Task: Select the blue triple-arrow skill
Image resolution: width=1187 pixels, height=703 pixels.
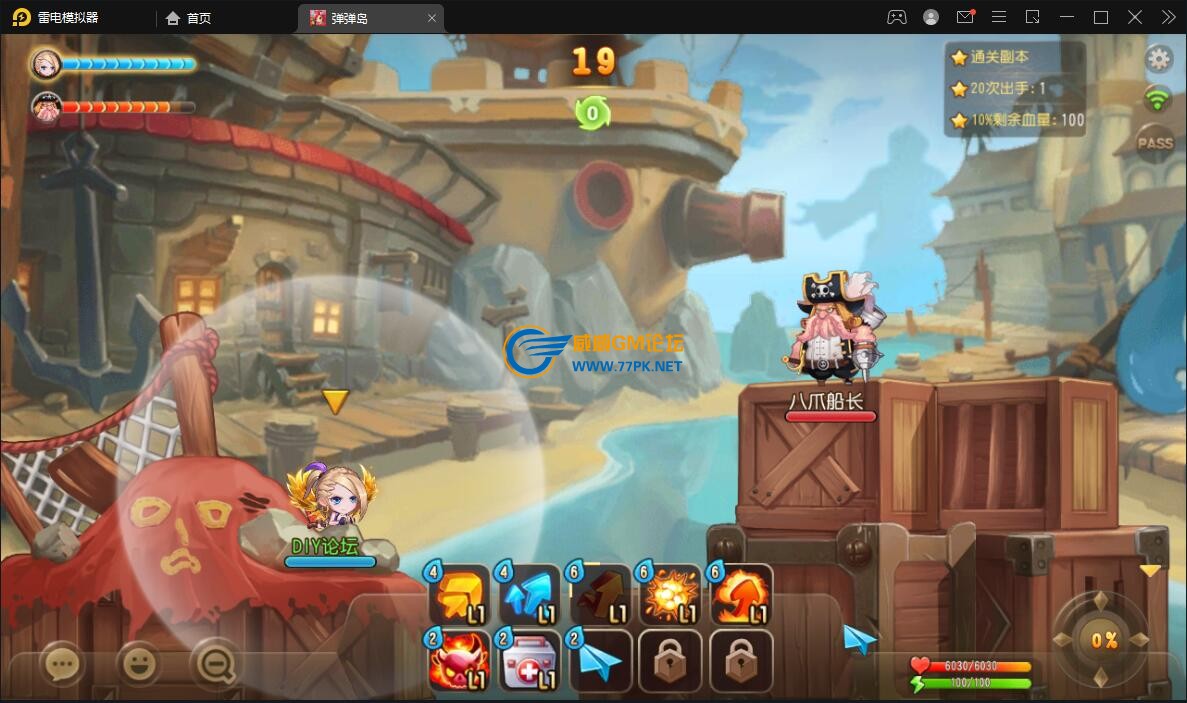Action: [530, 596]
